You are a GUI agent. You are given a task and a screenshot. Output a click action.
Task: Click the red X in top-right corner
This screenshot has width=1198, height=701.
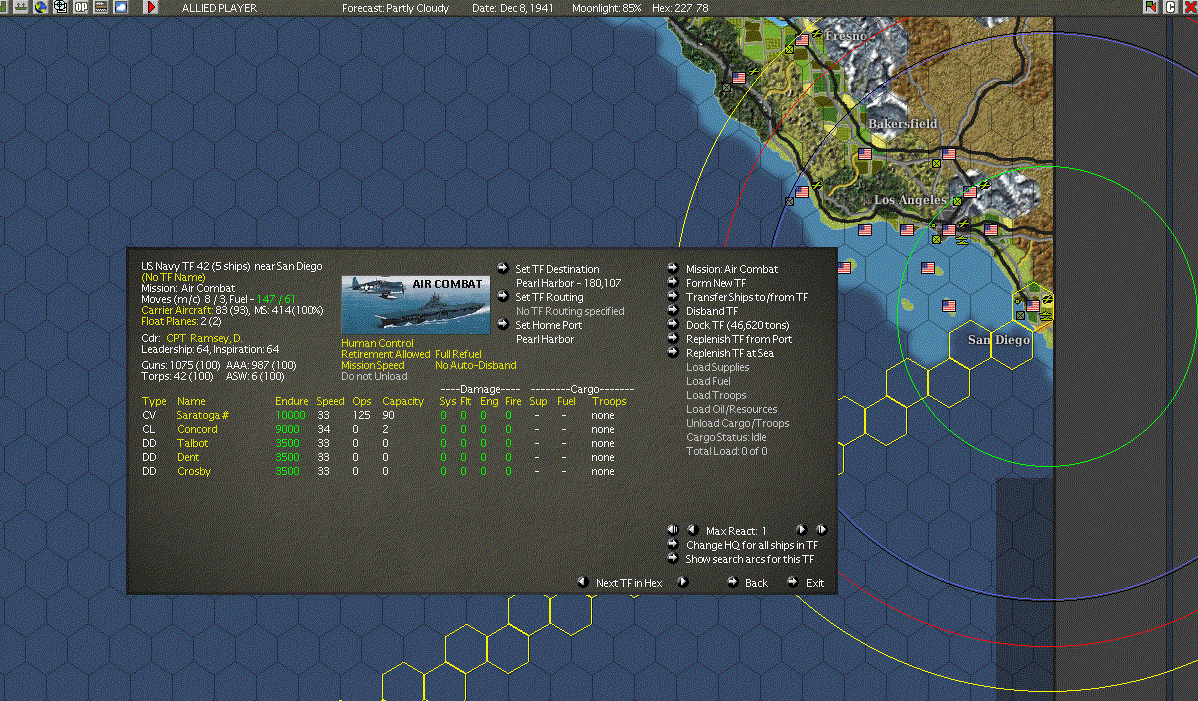click(1190, 8)
